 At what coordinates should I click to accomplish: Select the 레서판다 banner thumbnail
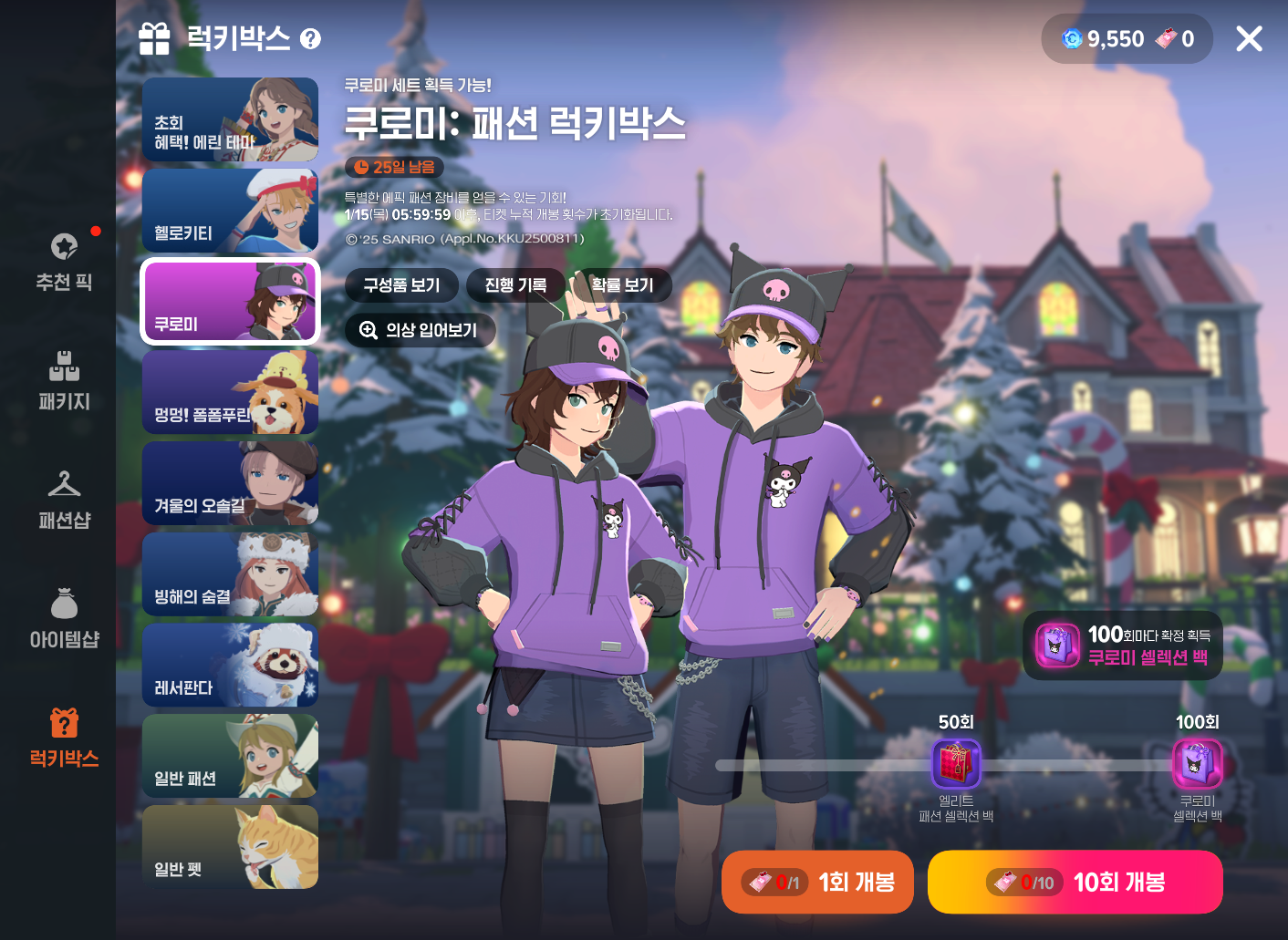click(x=230, y=665)
